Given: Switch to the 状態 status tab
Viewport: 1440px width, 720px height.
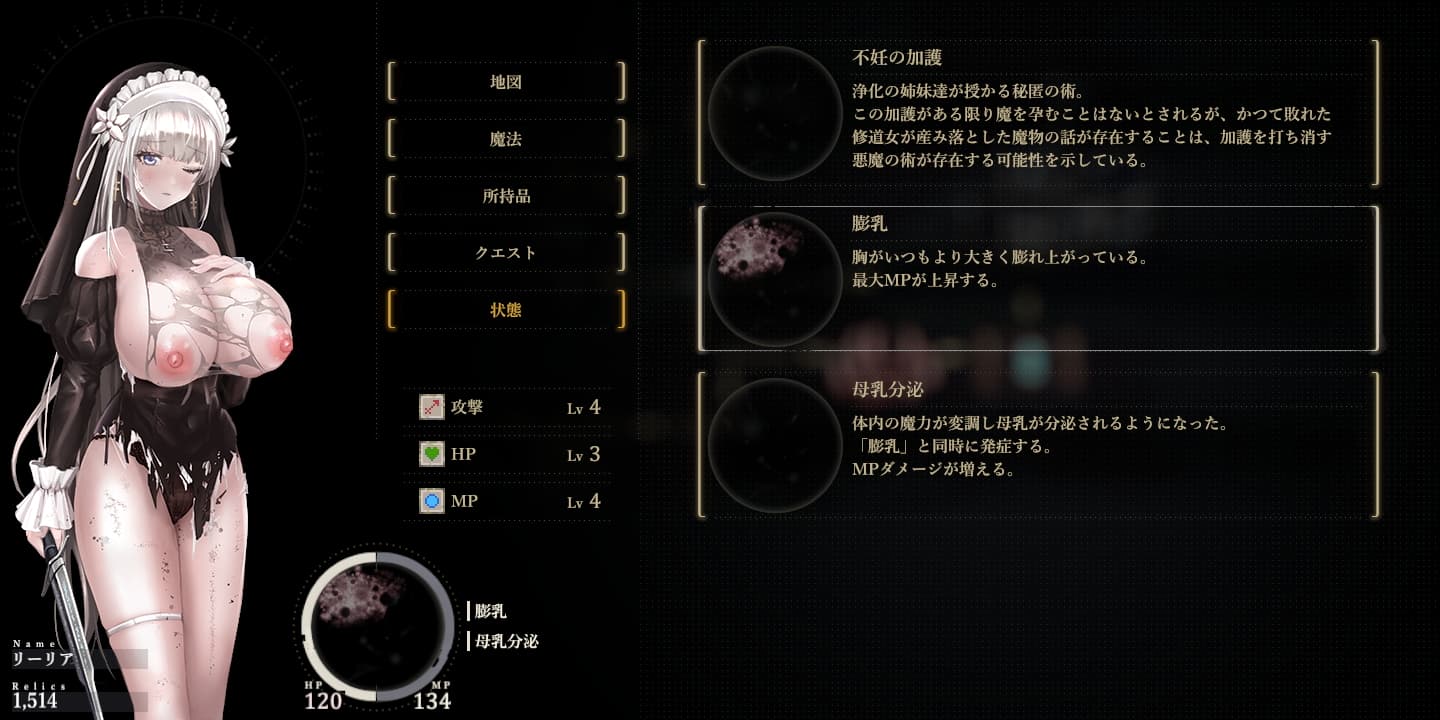Looking at the screenshot, I should tap(506, 310).
